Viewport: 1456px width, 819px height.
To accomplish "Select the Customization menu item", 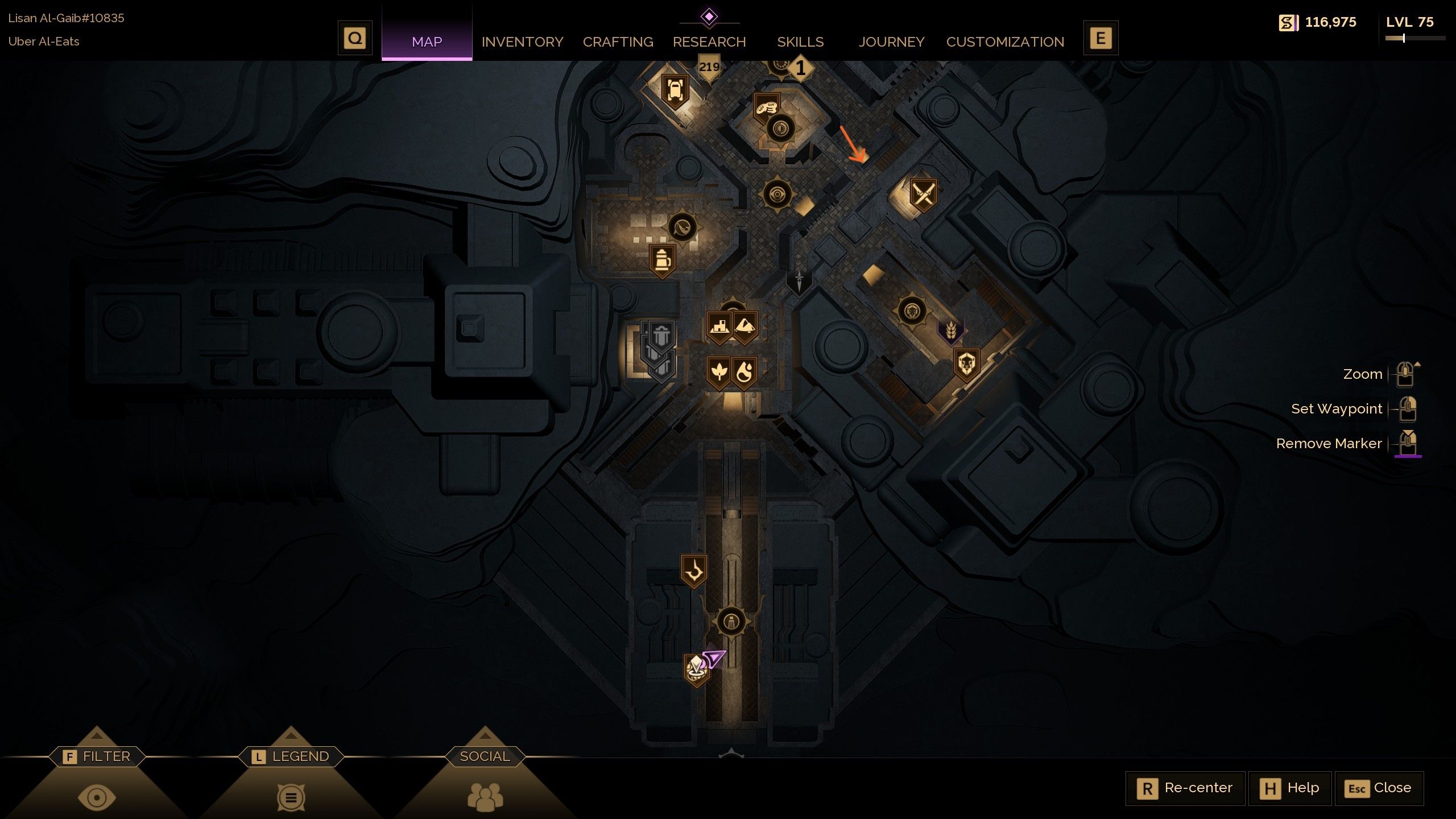I will [x=1005, y=42].
